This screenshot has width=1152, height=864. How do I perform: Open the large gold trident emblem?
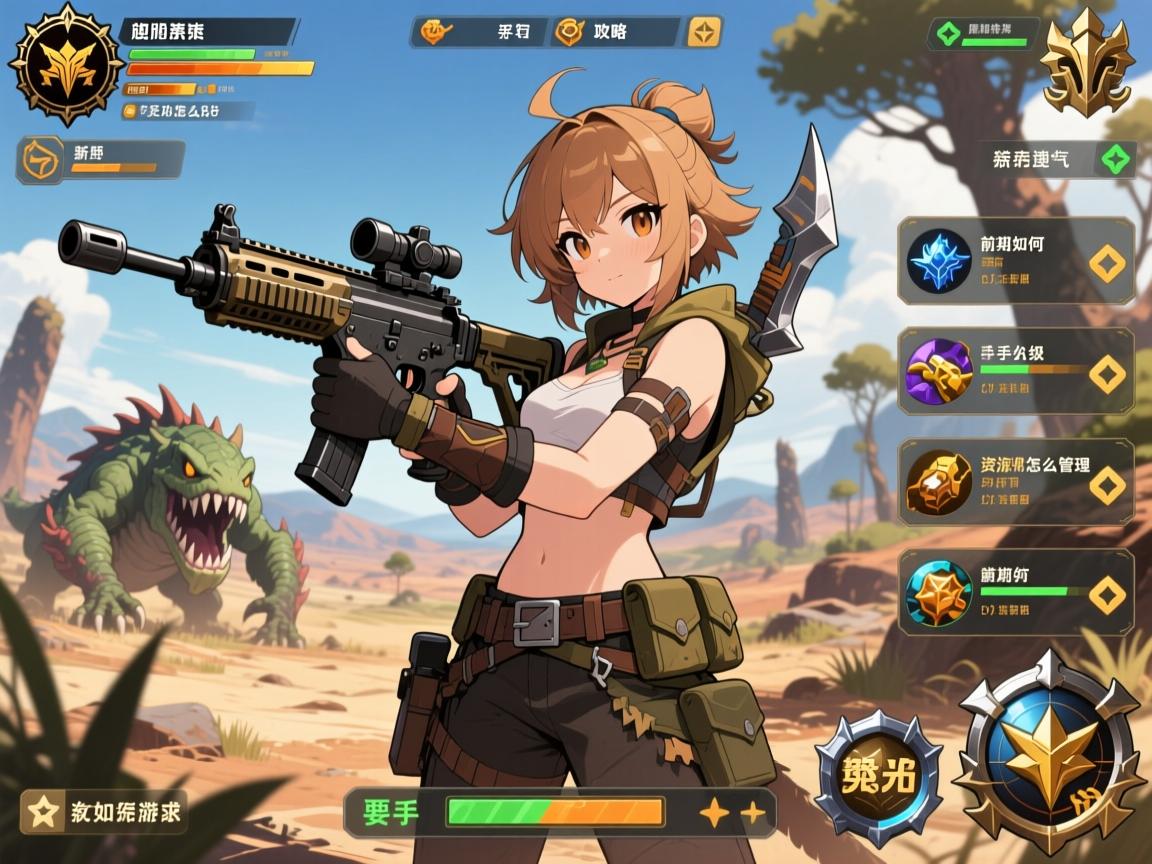[x=1086, y=64]
